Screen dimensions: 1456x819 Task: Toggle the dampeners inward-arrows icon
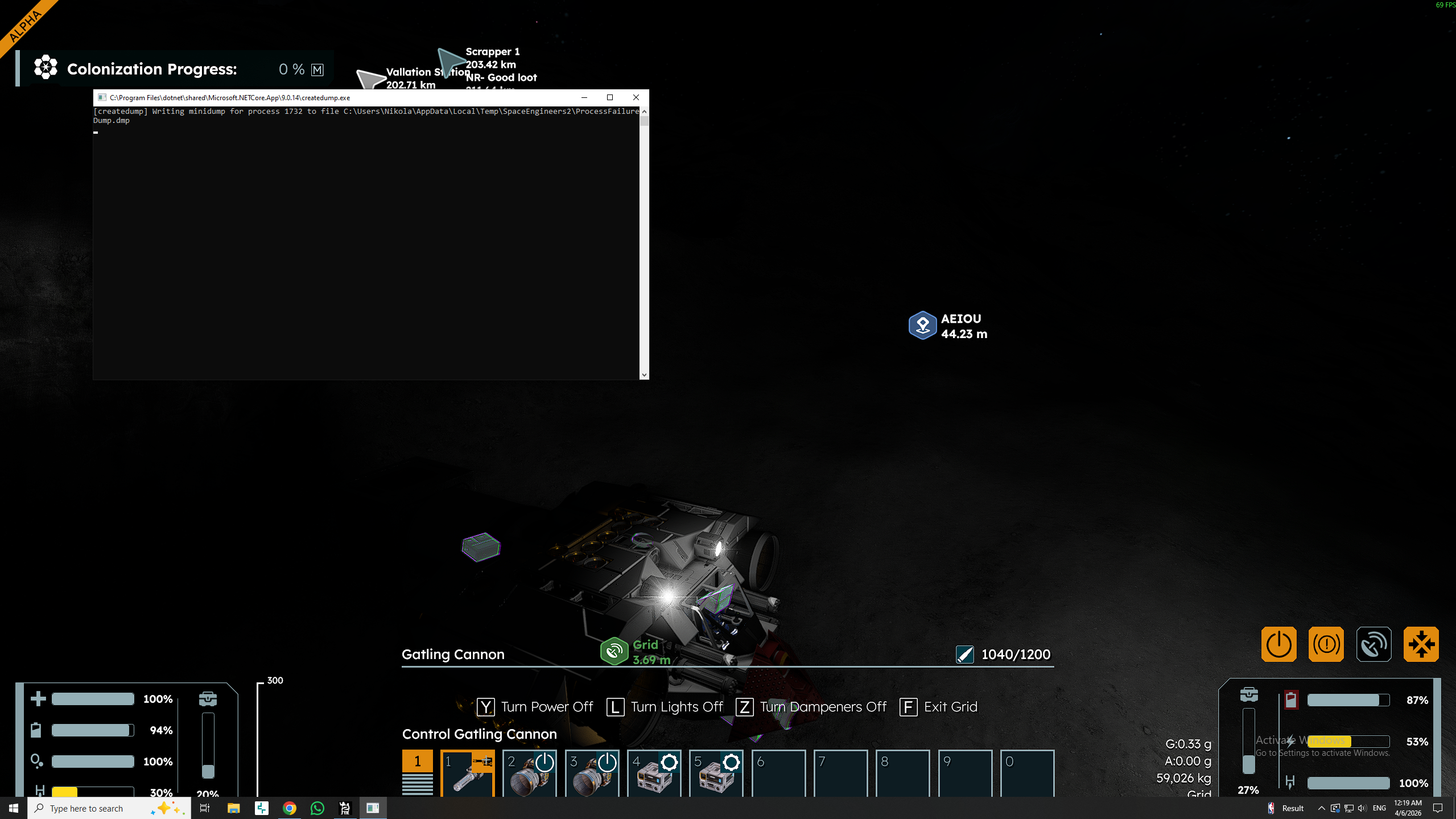(x=1421, y=644)
